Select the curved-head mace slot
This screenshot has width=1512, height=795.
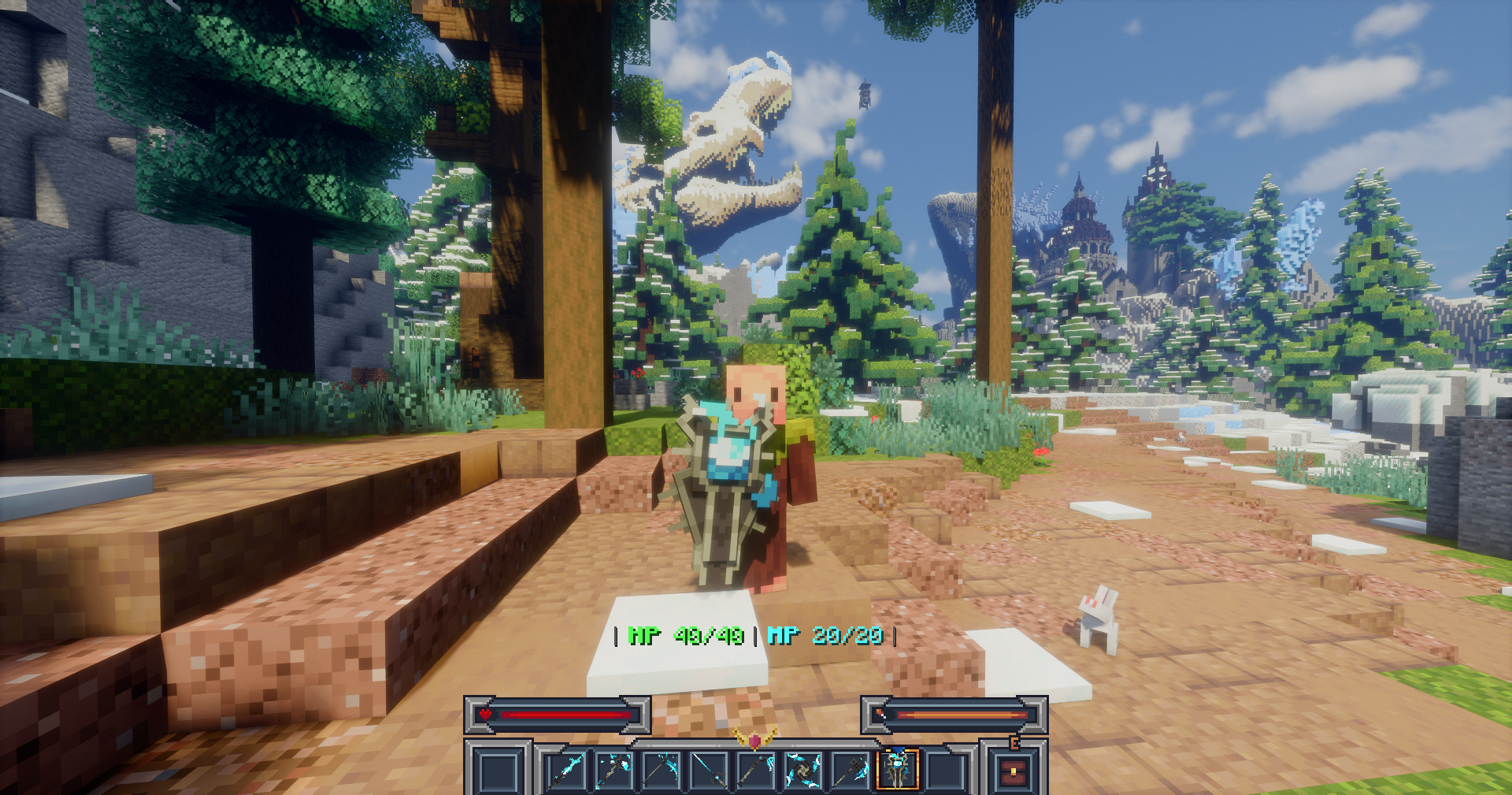point(756,770)
